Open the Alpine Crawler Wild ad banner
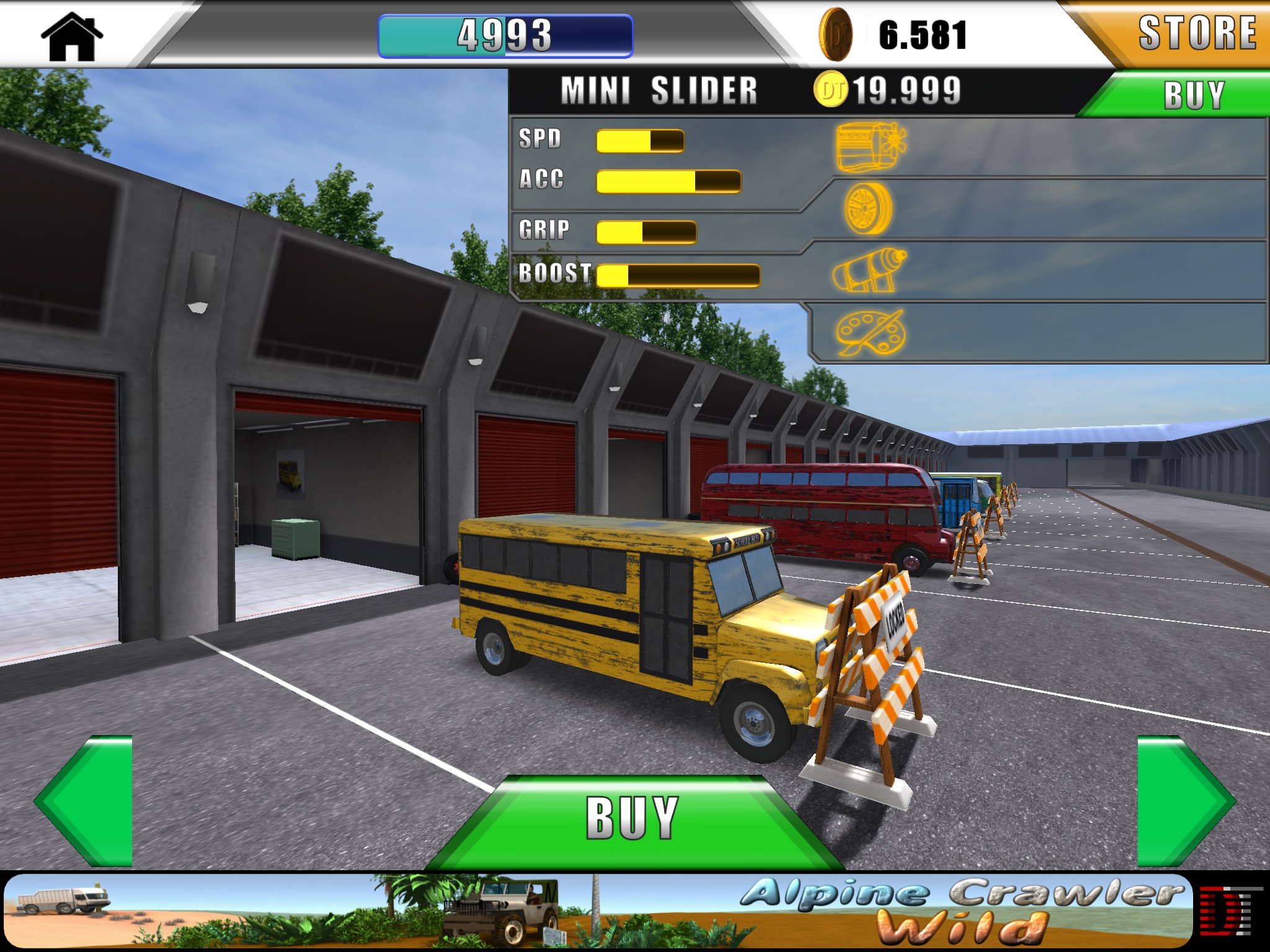 click(598, 910)
